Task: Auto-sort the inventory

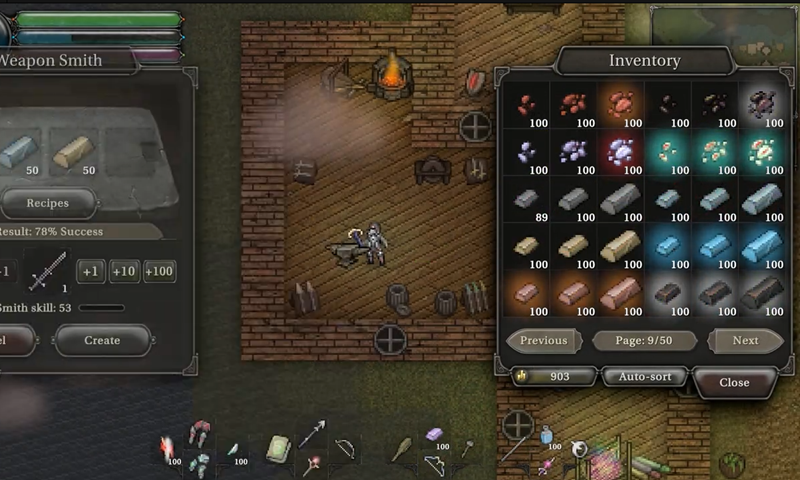Action: 643,377
